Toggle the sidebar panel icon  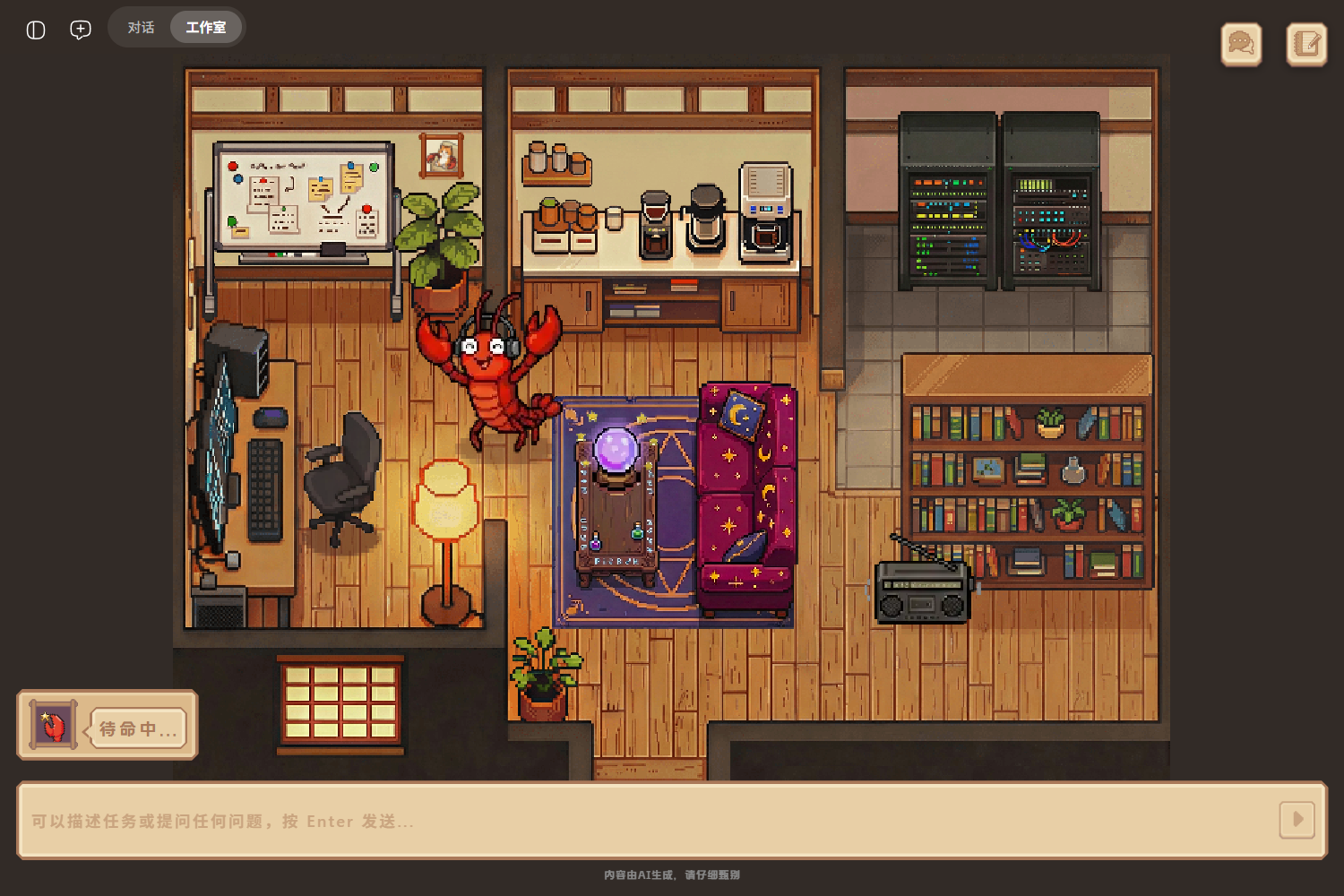[36, 30]
